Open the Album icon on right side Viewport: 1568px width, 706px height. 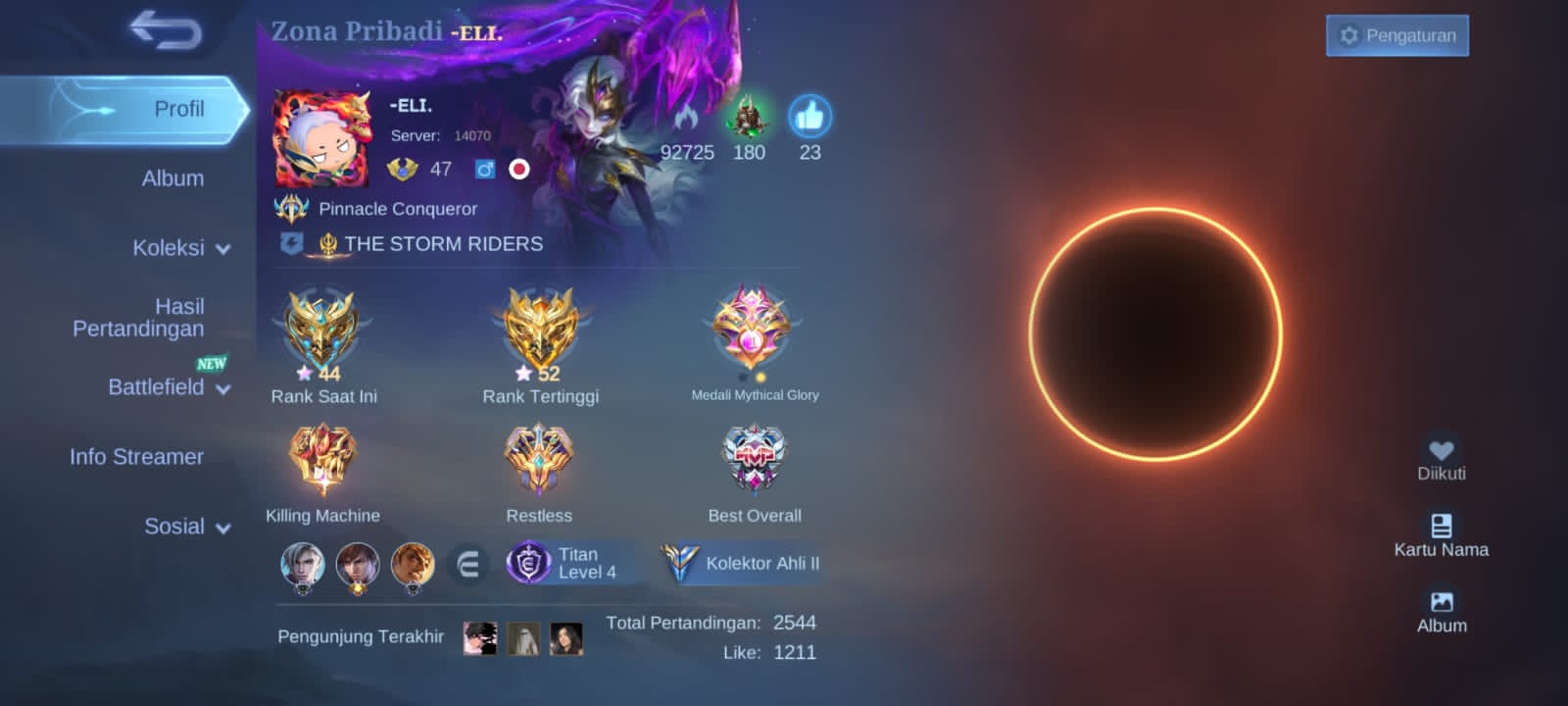(1442, 610)
